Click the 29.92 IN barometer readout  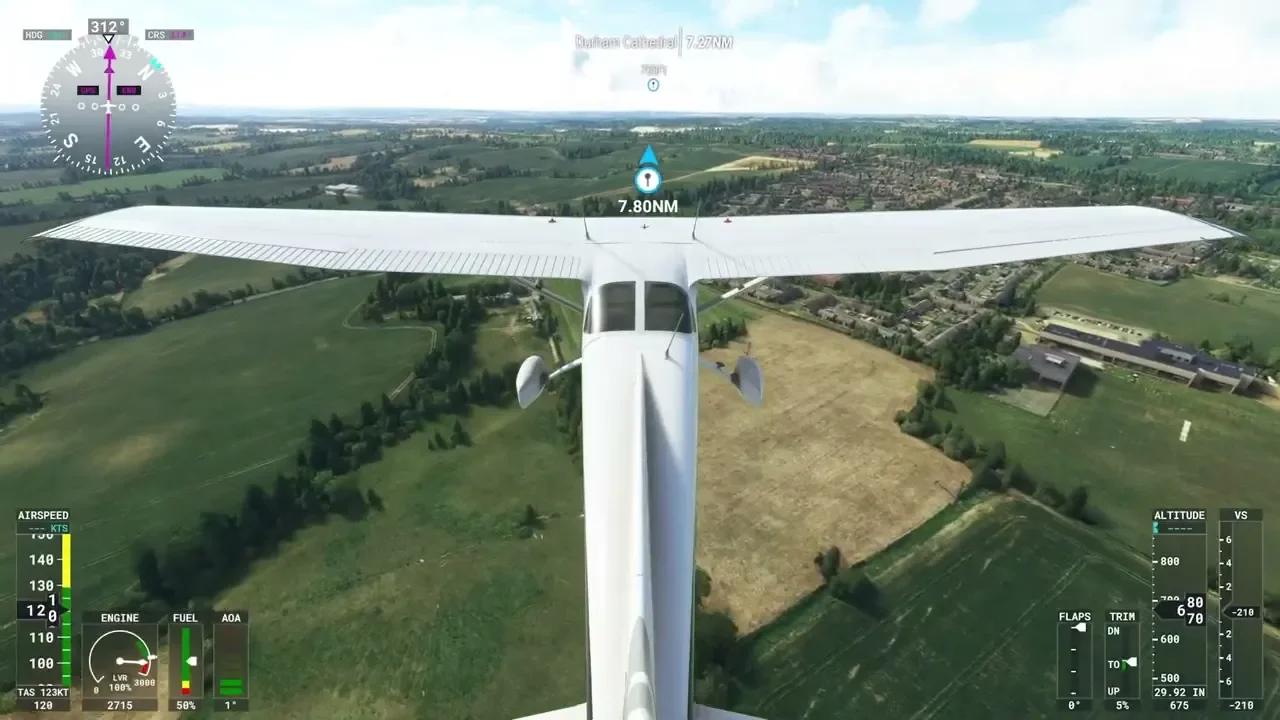click(1181, 692)
